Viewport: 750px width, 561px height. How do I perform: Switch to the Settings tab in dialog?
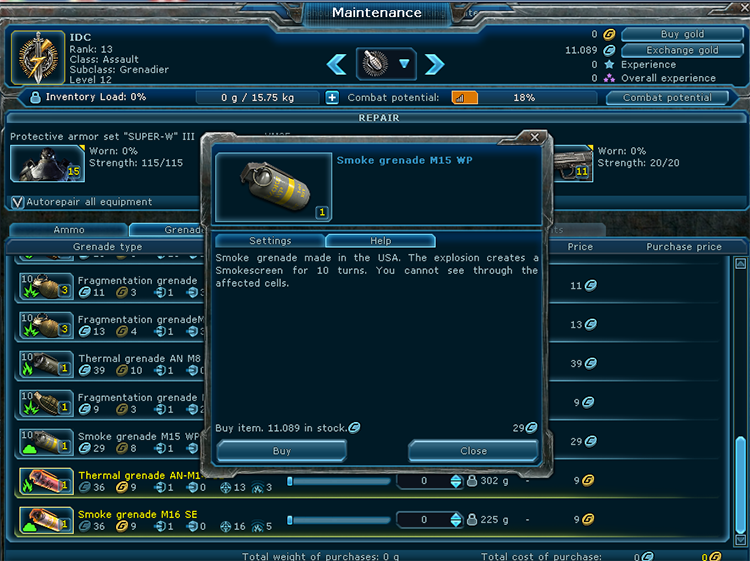tap(270, 241)
